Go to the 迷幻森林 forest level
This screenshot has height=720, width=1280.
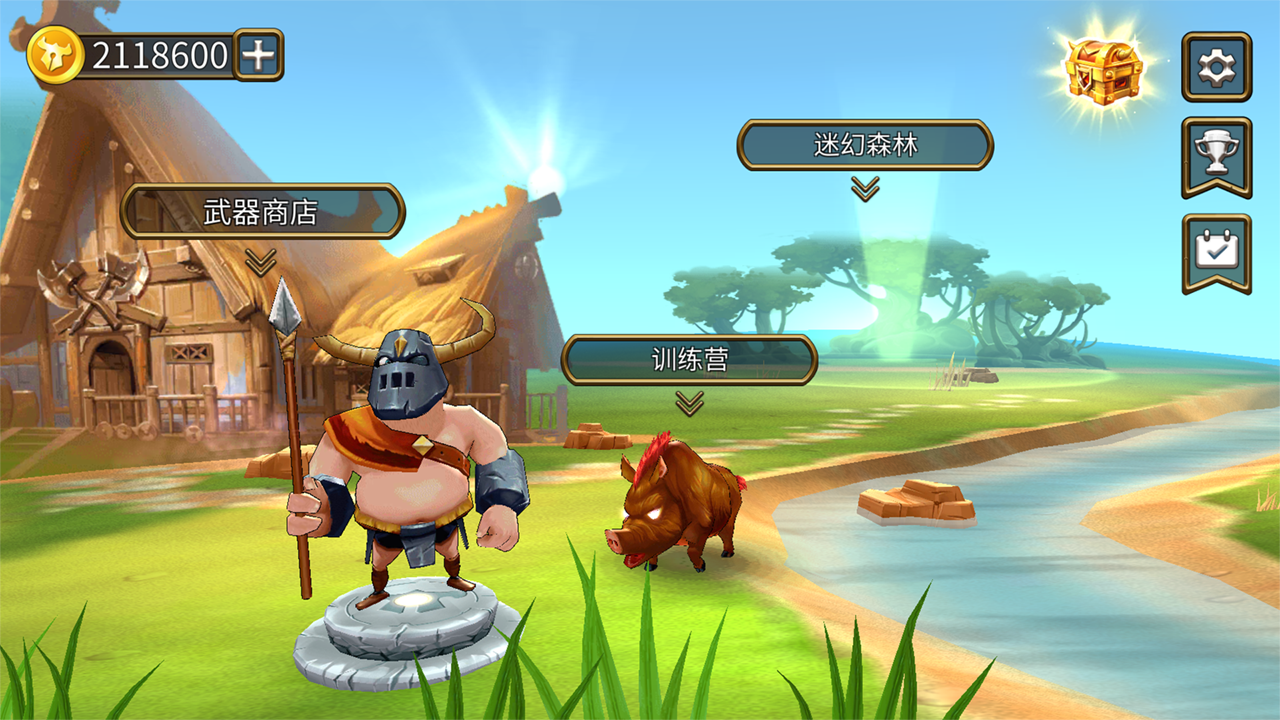(x=865, y=145)
